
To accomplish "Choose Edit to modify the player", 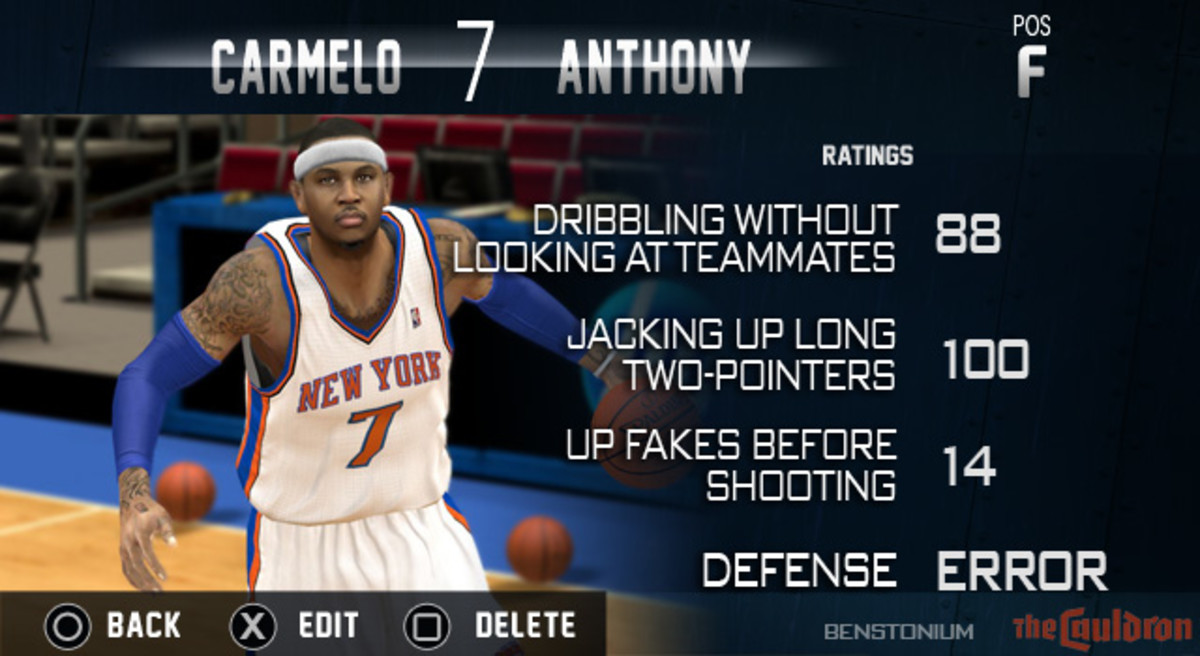I will [x=295, y=627].
